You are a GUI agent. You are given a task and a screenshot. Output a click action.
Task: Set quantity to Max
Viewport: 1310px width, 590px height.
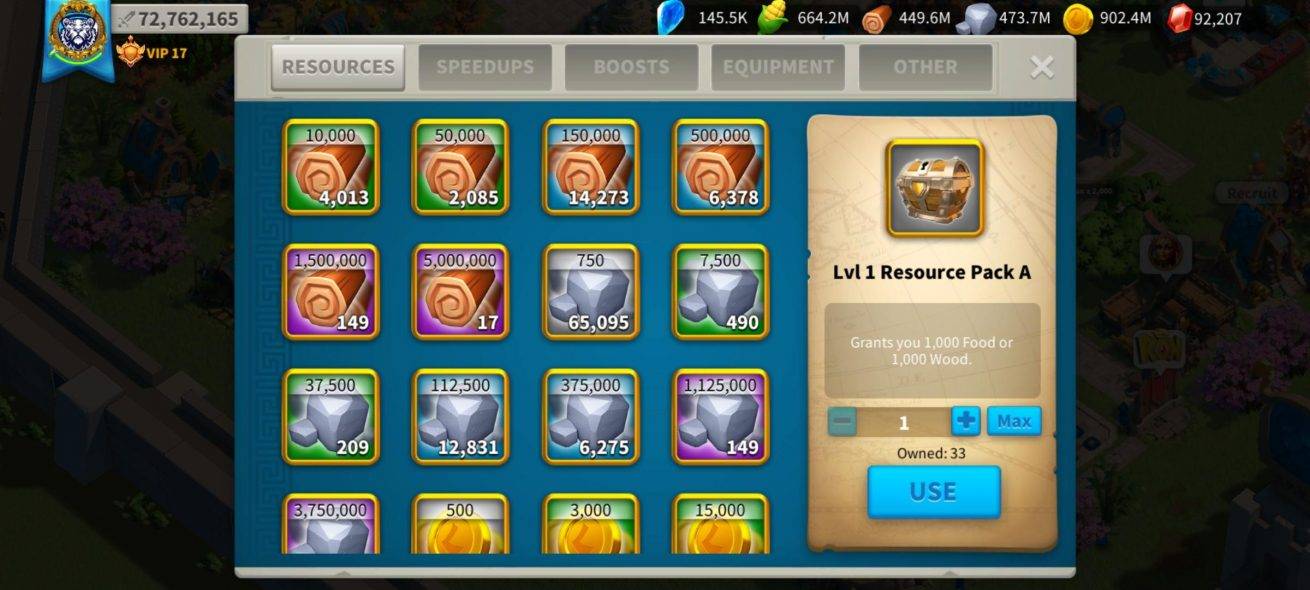(x=1014, y=421)
